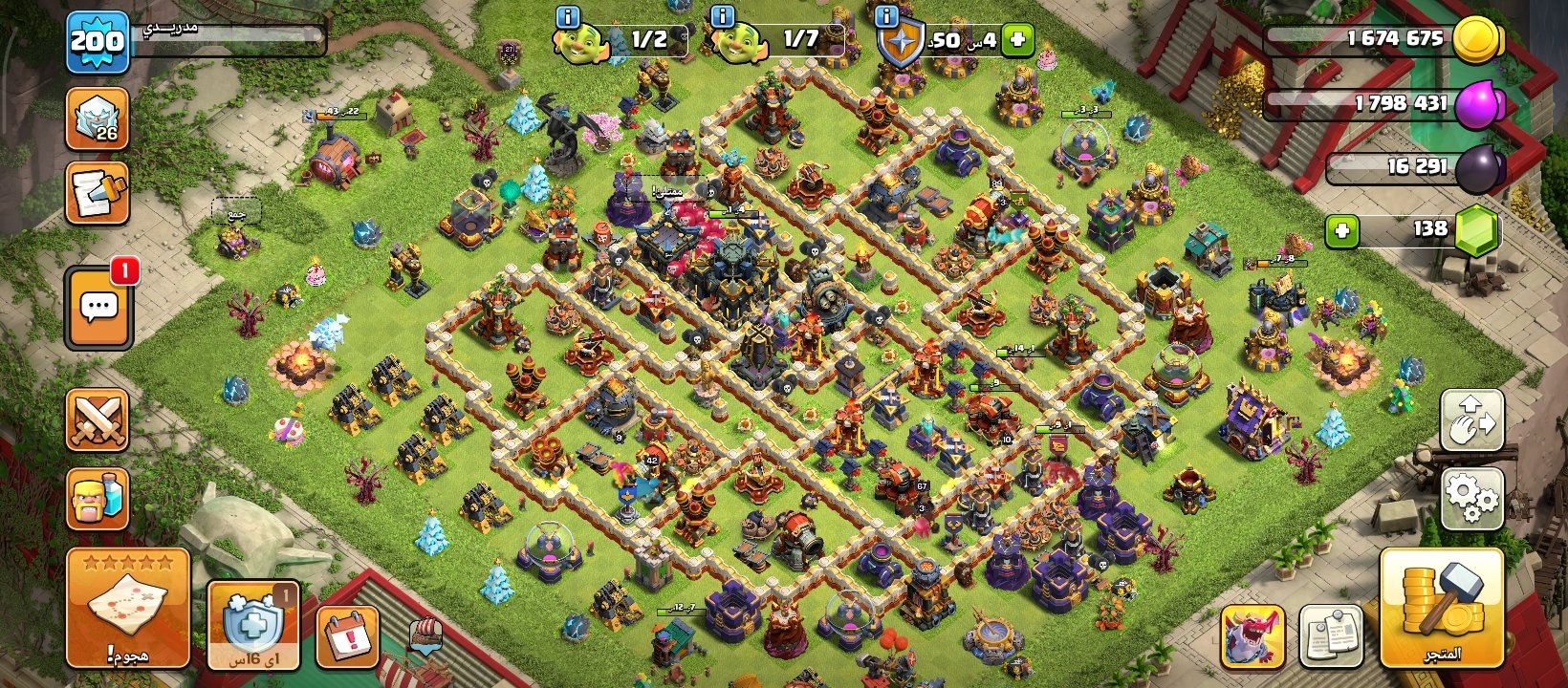Open the league badge showing 26
The width and height of the screenshot is (1568, 688).
98,119
